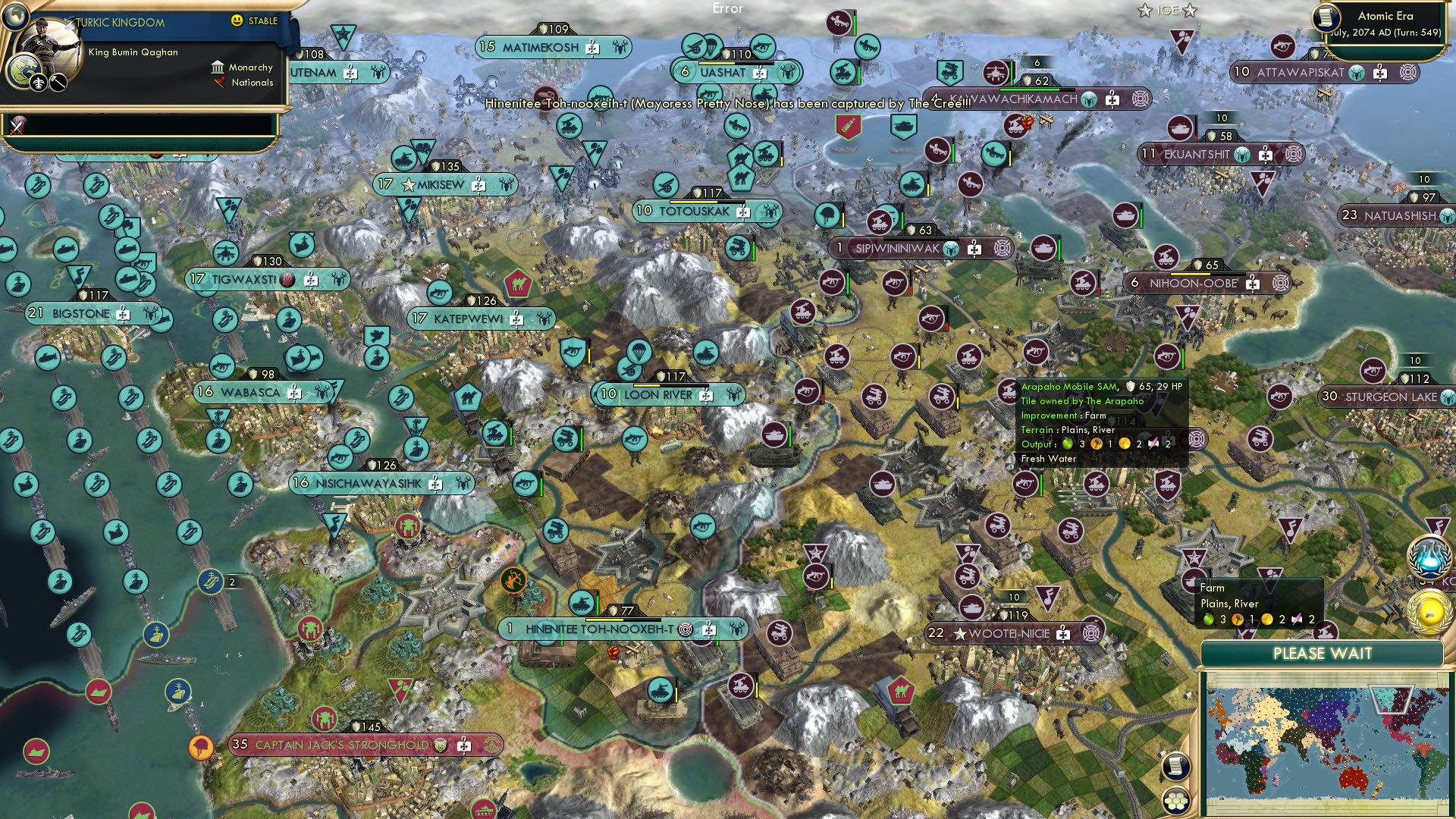The image size is (1456, 819).
Task: Open strategic view with the hex grid icon
Action: tap(1176, 801)
